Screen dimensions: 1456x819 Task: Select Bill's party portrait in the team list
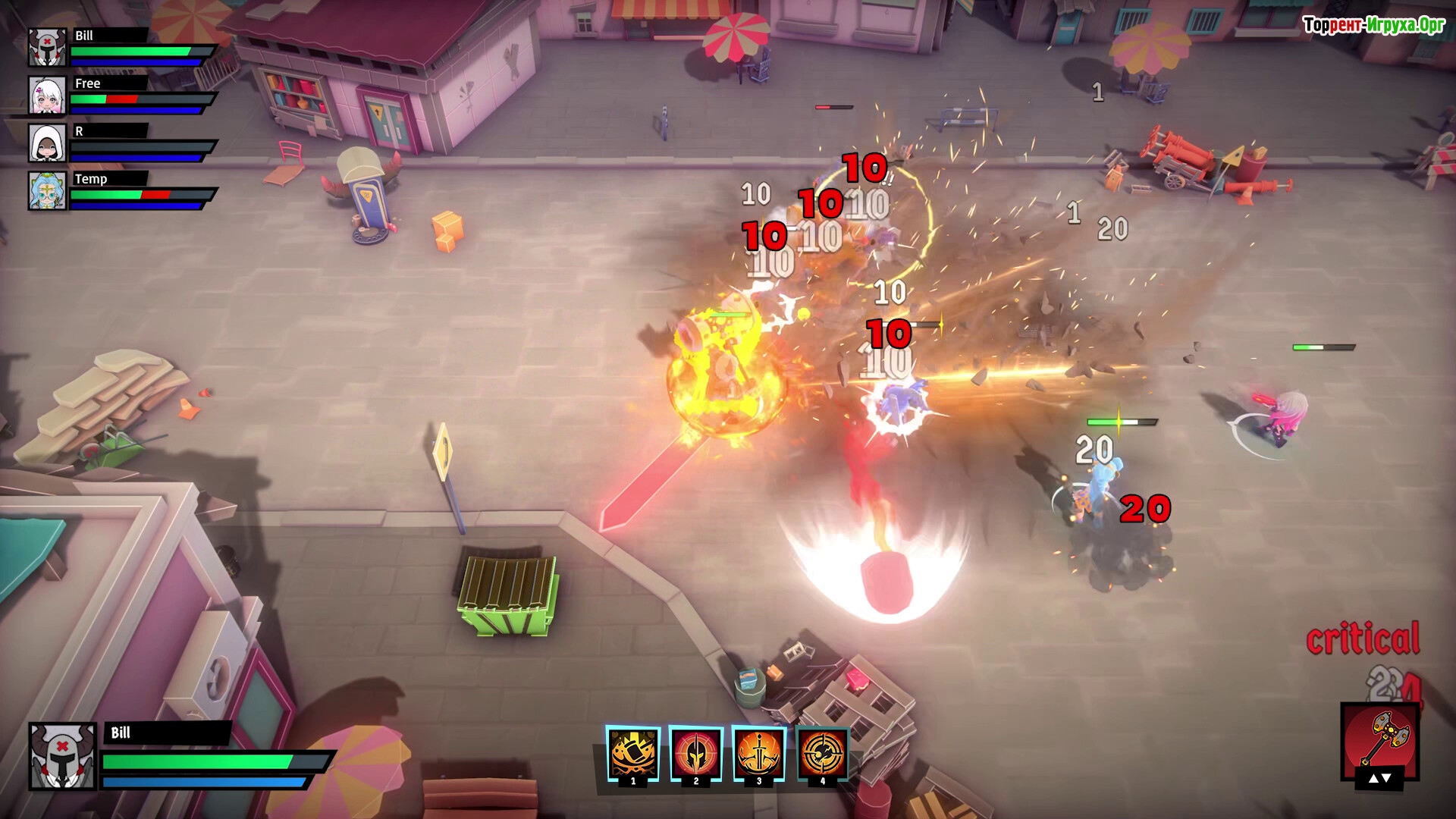(47, 47)
